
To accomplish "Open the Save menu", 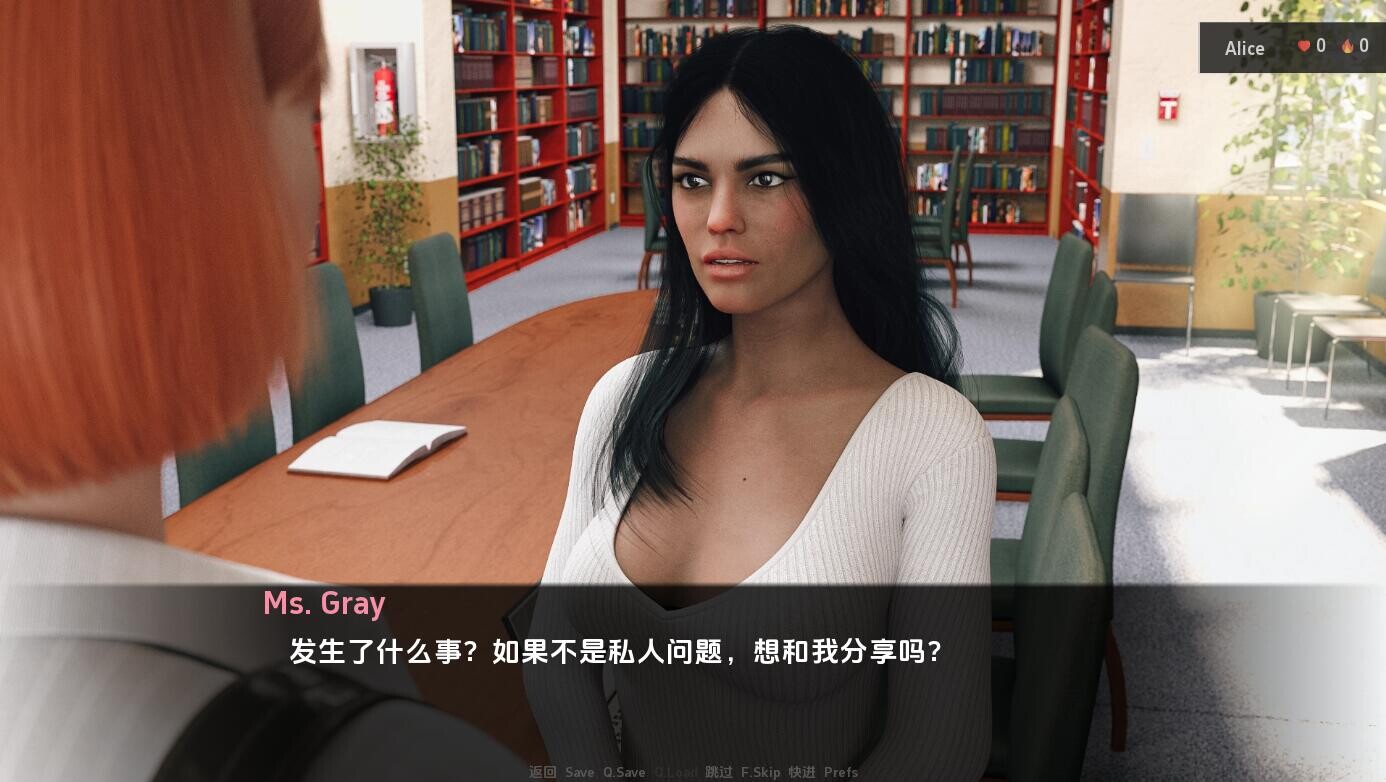I will 579,772.
